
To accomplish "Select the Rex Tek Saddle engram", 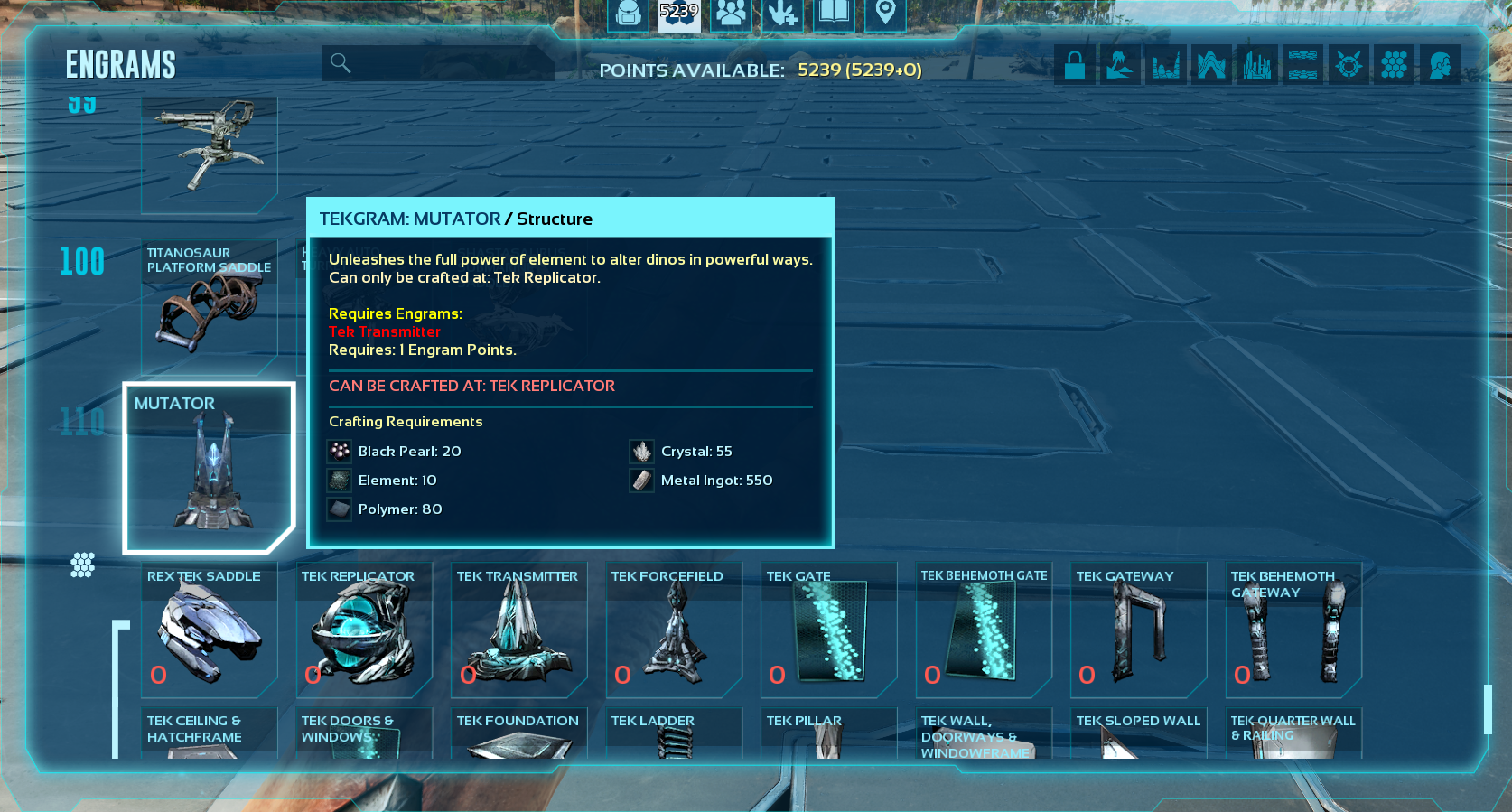I will coord(210,630).
